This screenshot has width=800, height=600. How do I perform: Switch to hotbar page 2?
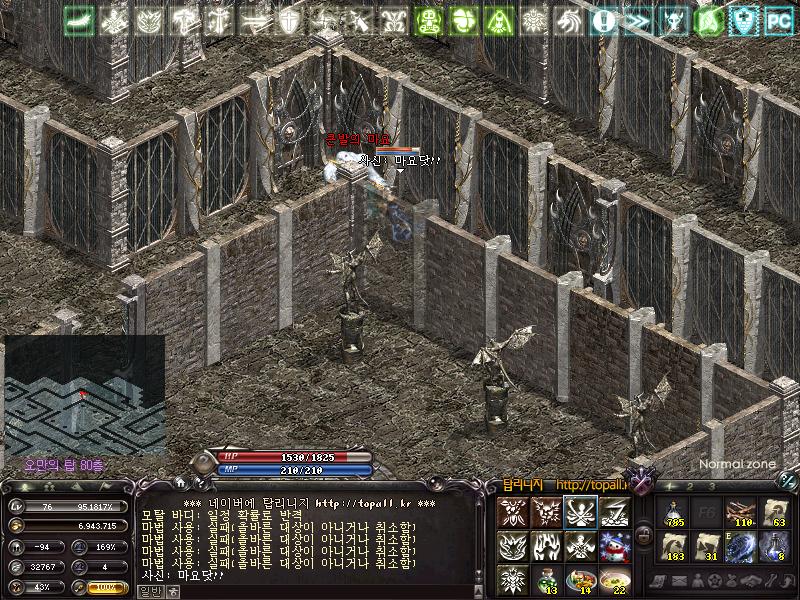tap(690, 487)
